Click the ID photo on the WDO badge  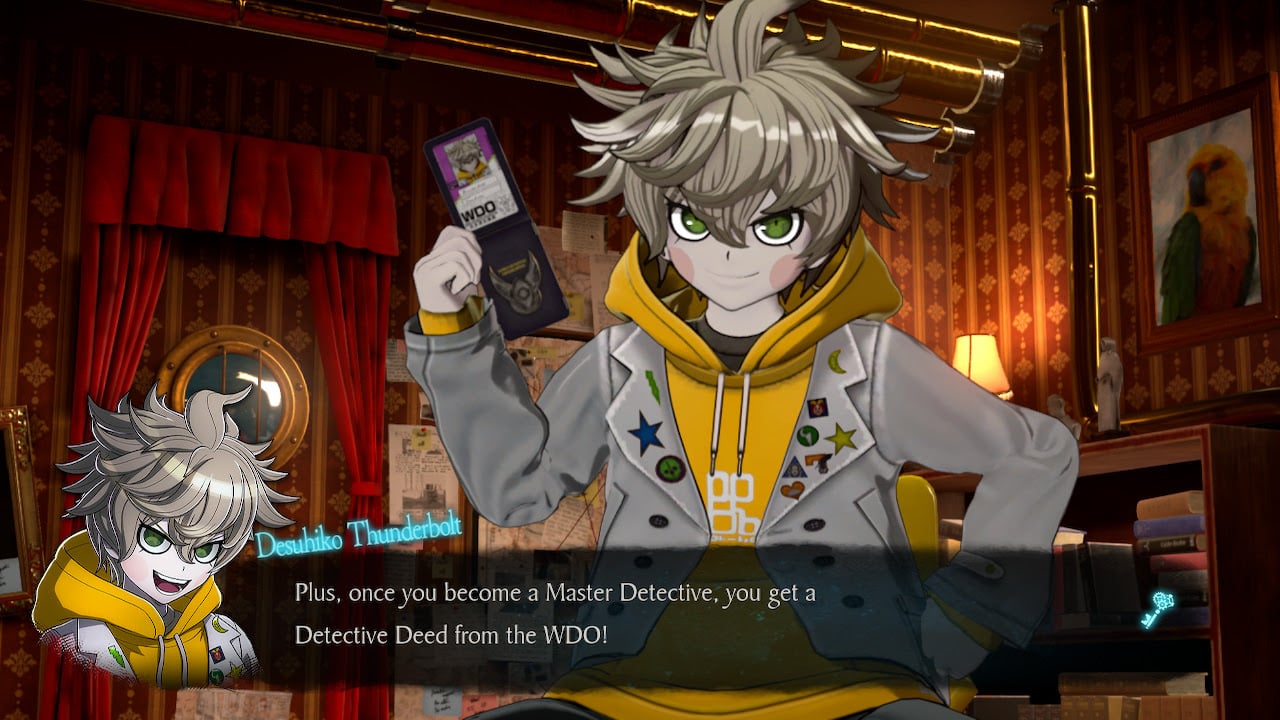coord(466,160)
